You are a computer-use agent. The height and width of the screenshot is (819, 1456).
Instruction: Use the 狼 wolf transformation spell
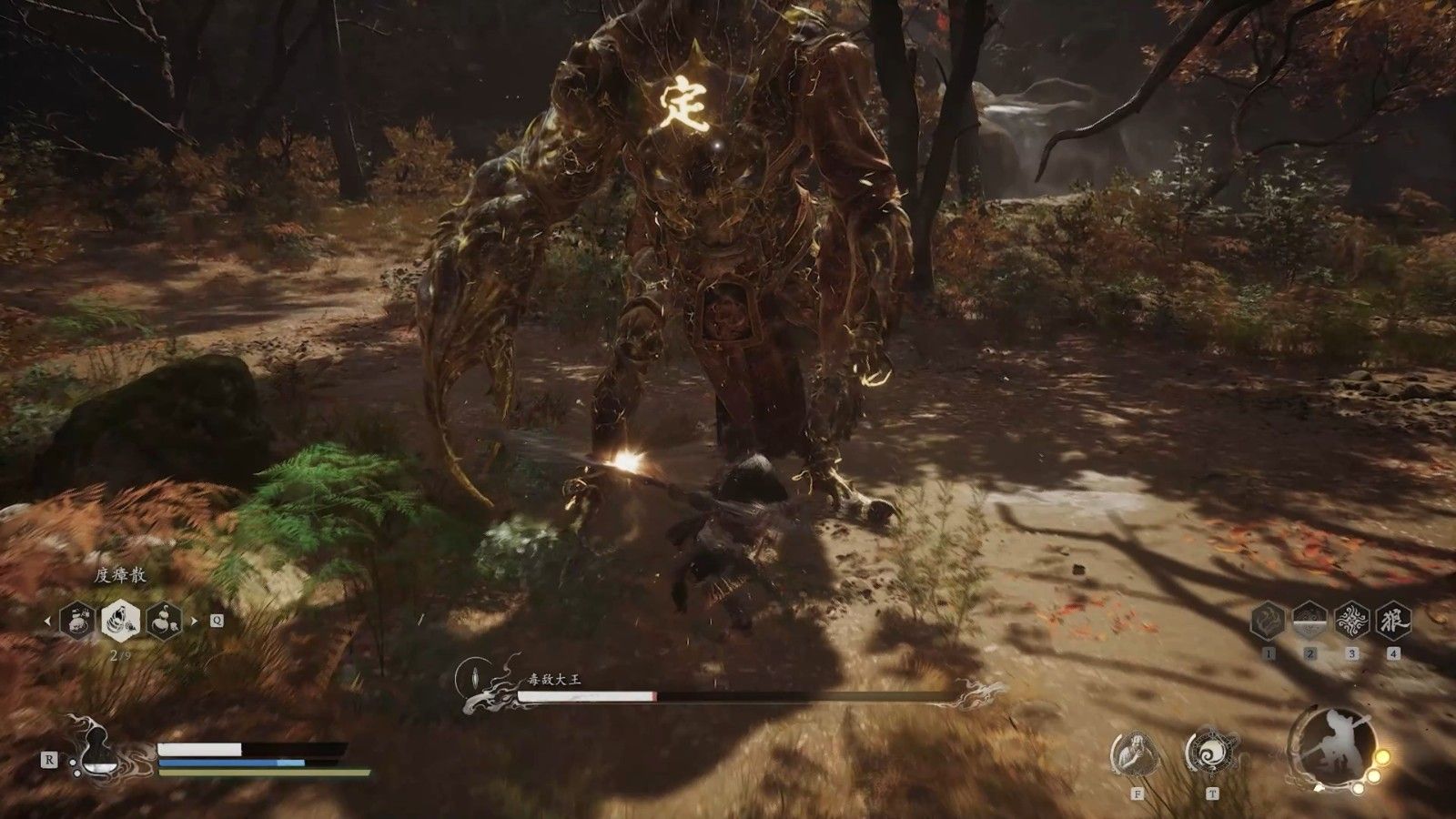(x=1393, y=621)
